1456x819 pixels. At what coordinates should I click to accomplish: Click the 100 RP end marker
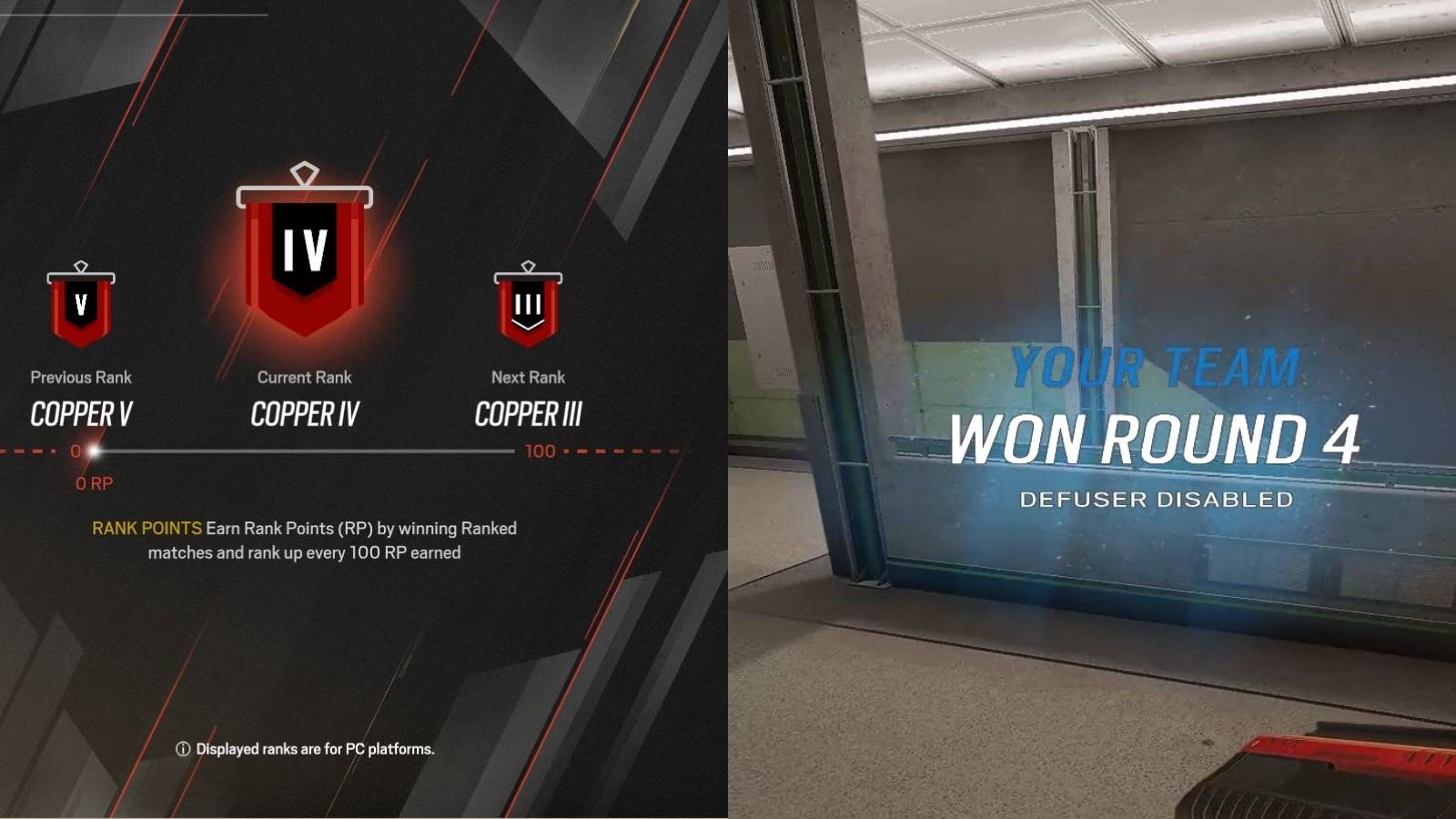[x=541, y=450]
